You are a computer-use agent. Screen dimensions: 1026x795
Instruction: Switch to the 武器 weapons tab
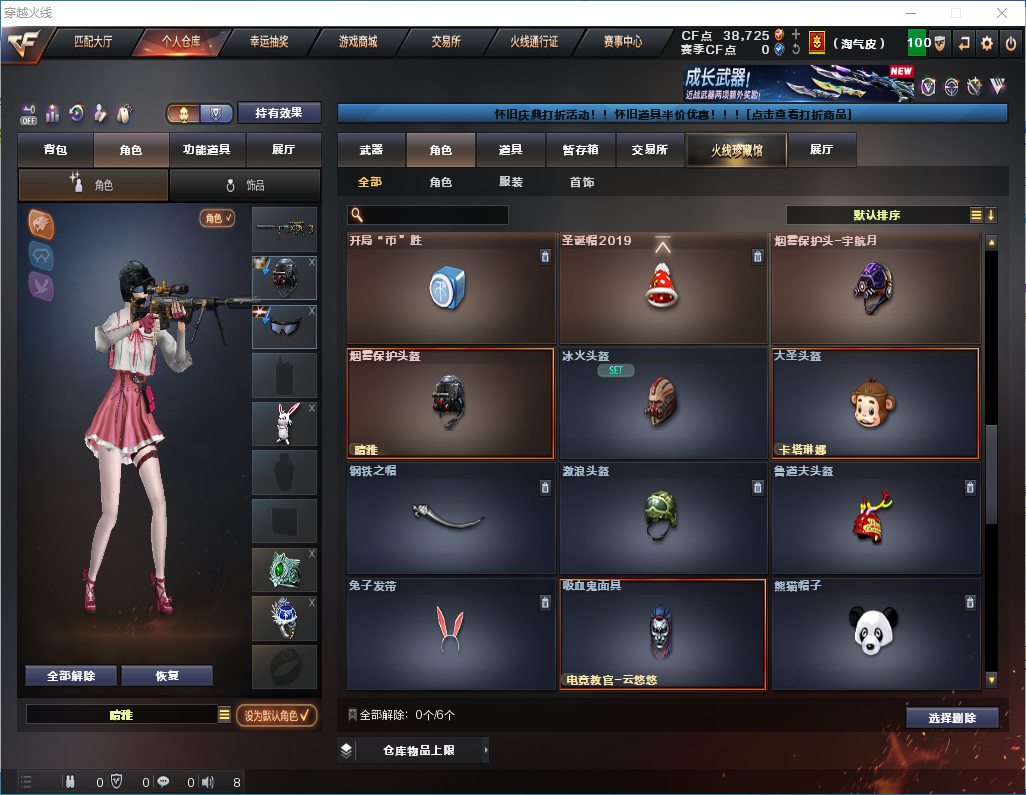coord(371,150)
